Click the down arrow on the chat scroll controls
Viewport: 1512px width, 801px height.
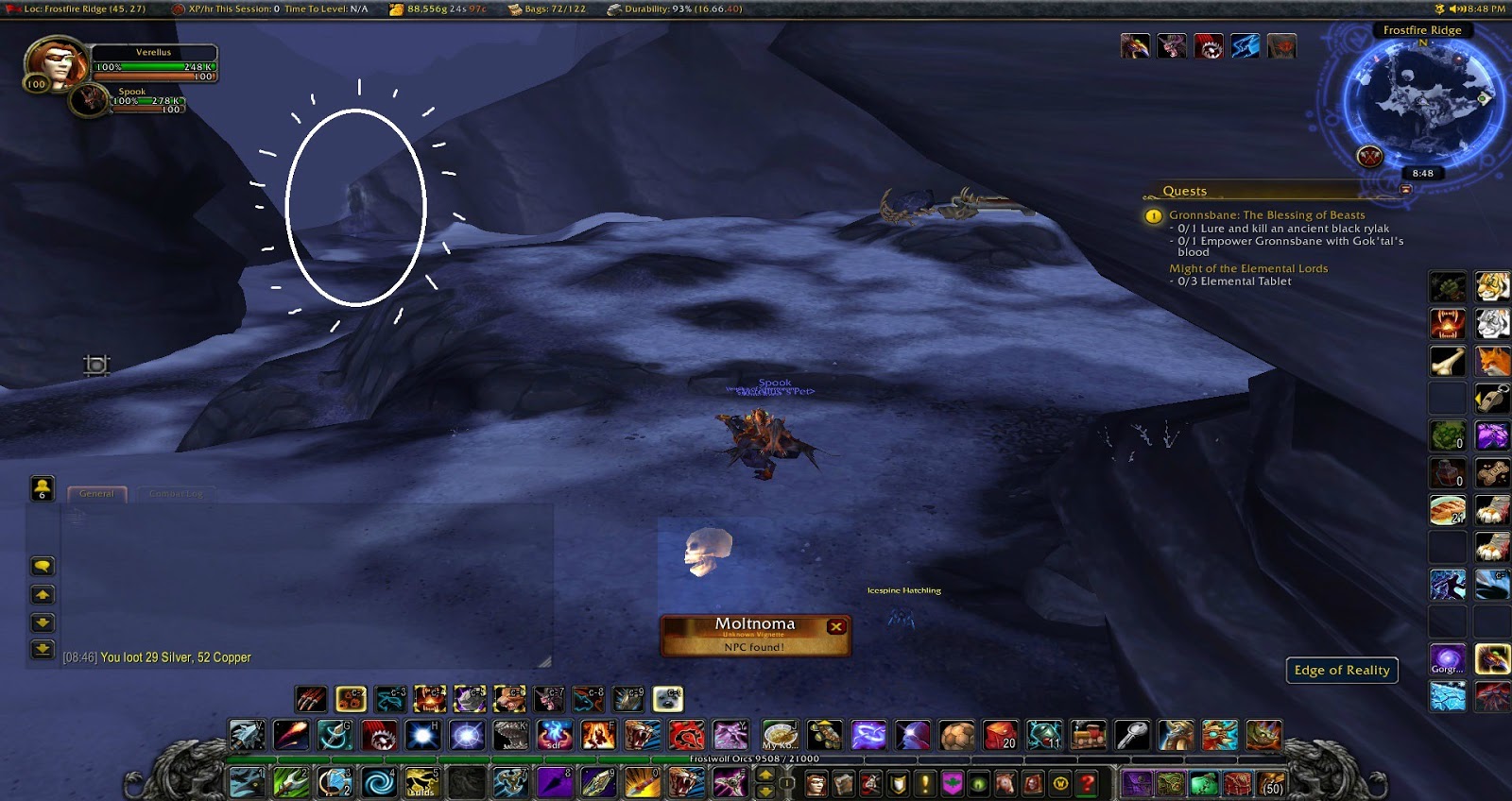(43, 622)
